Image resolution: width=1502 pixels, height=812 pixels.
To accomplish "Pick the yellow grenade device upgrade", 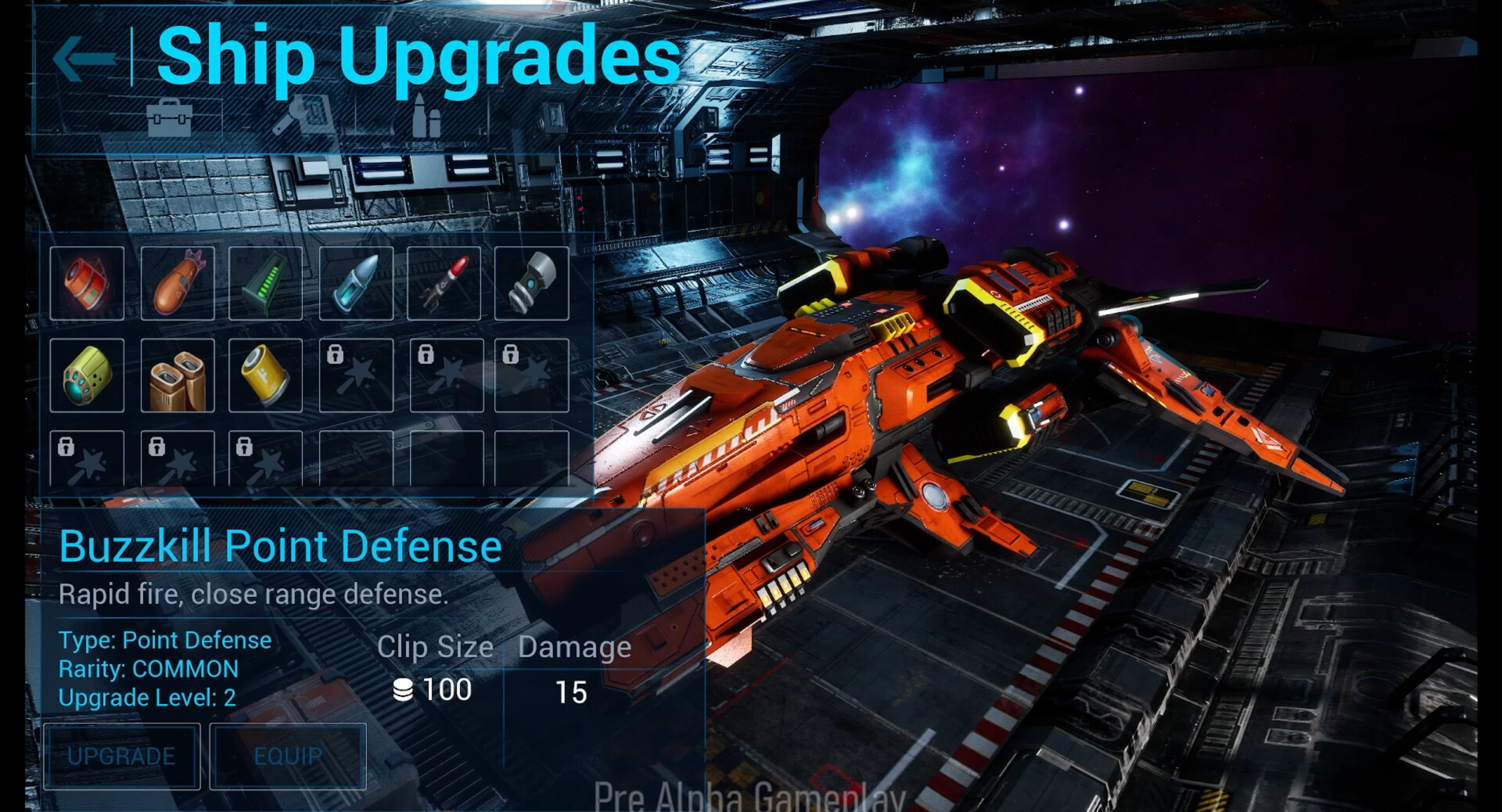I will coord(88,375).
